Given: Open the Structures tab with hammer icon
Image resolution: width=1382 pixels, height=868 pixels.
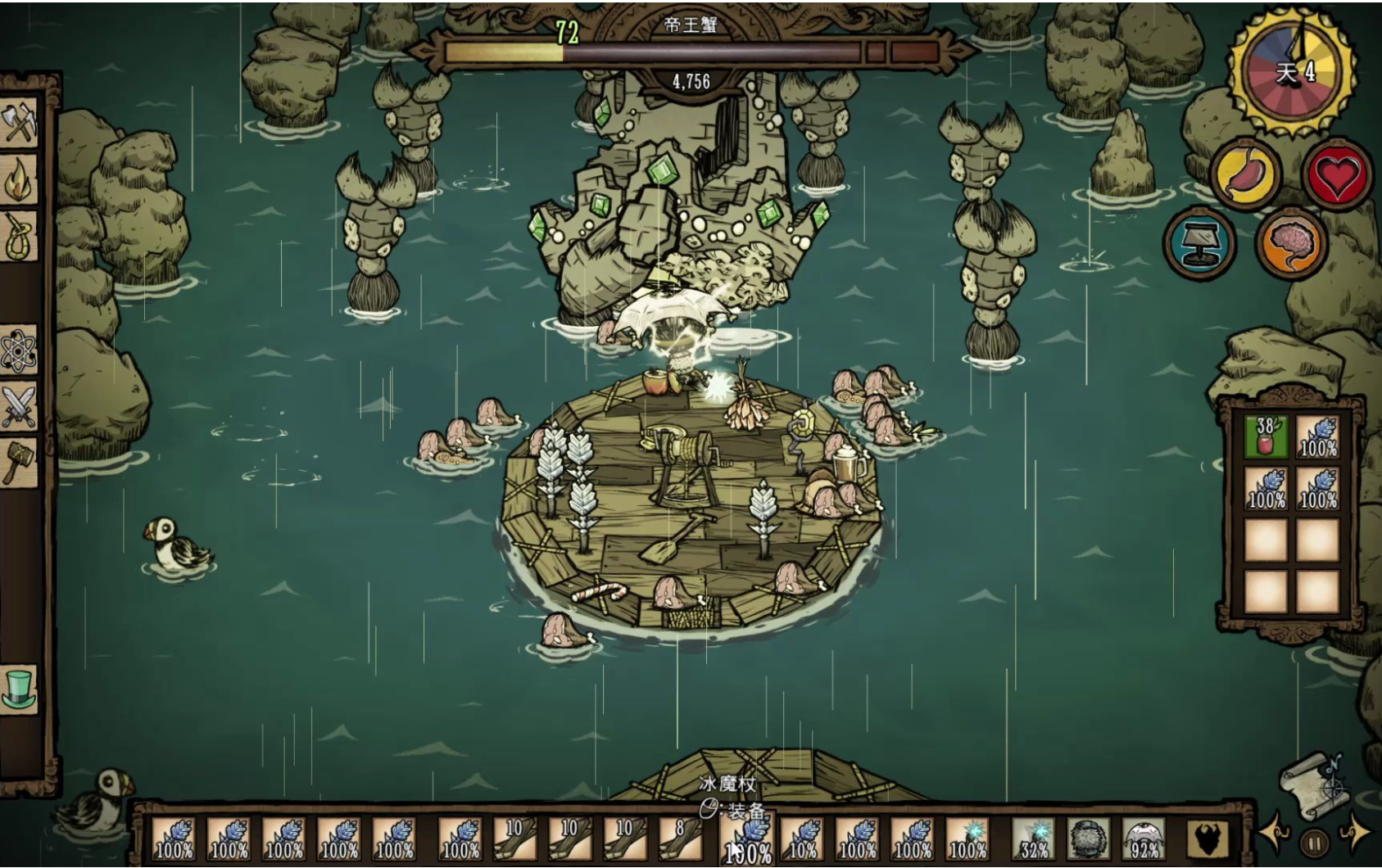Looking at the screenshot, I should 20,463.
